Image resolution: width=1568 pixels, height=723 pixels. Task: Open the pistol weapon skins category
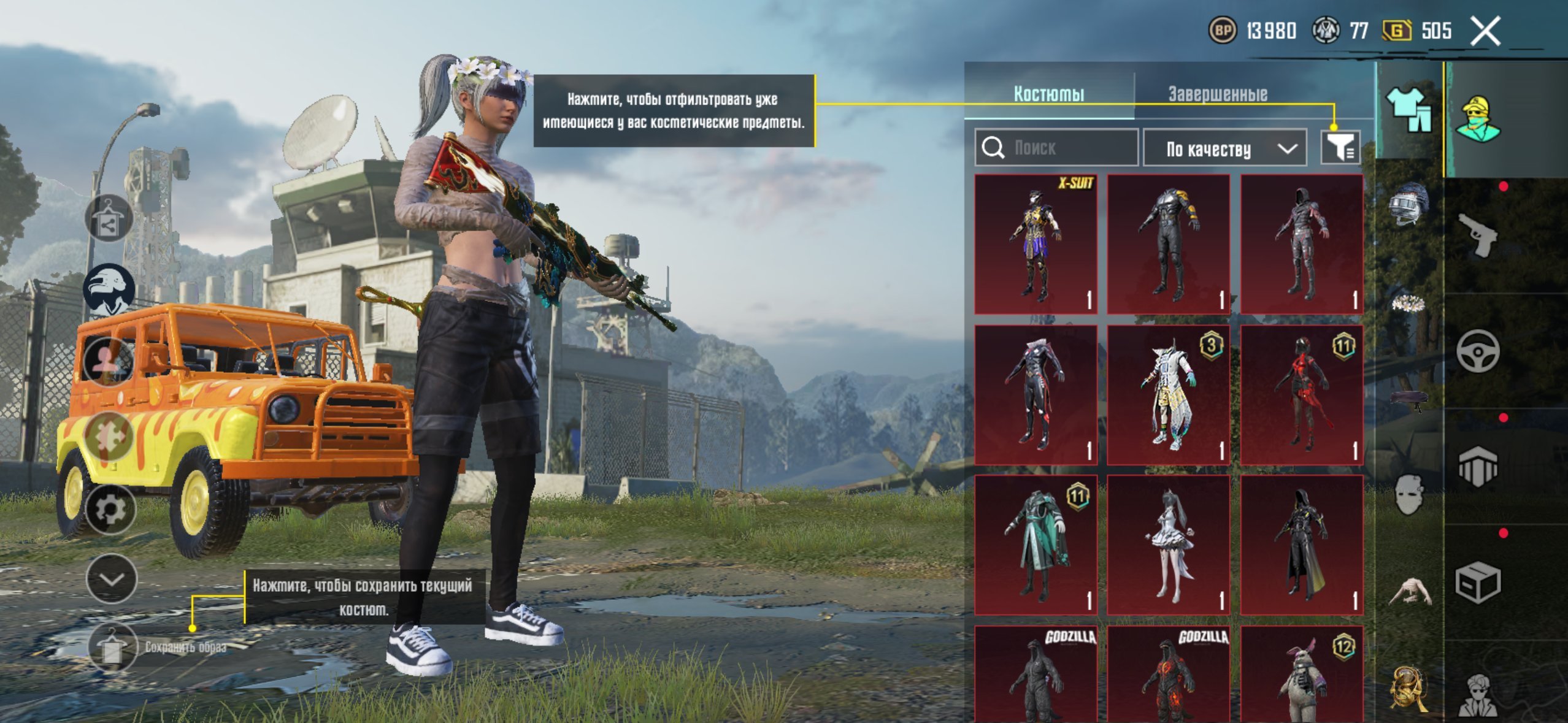point(1477,235)
